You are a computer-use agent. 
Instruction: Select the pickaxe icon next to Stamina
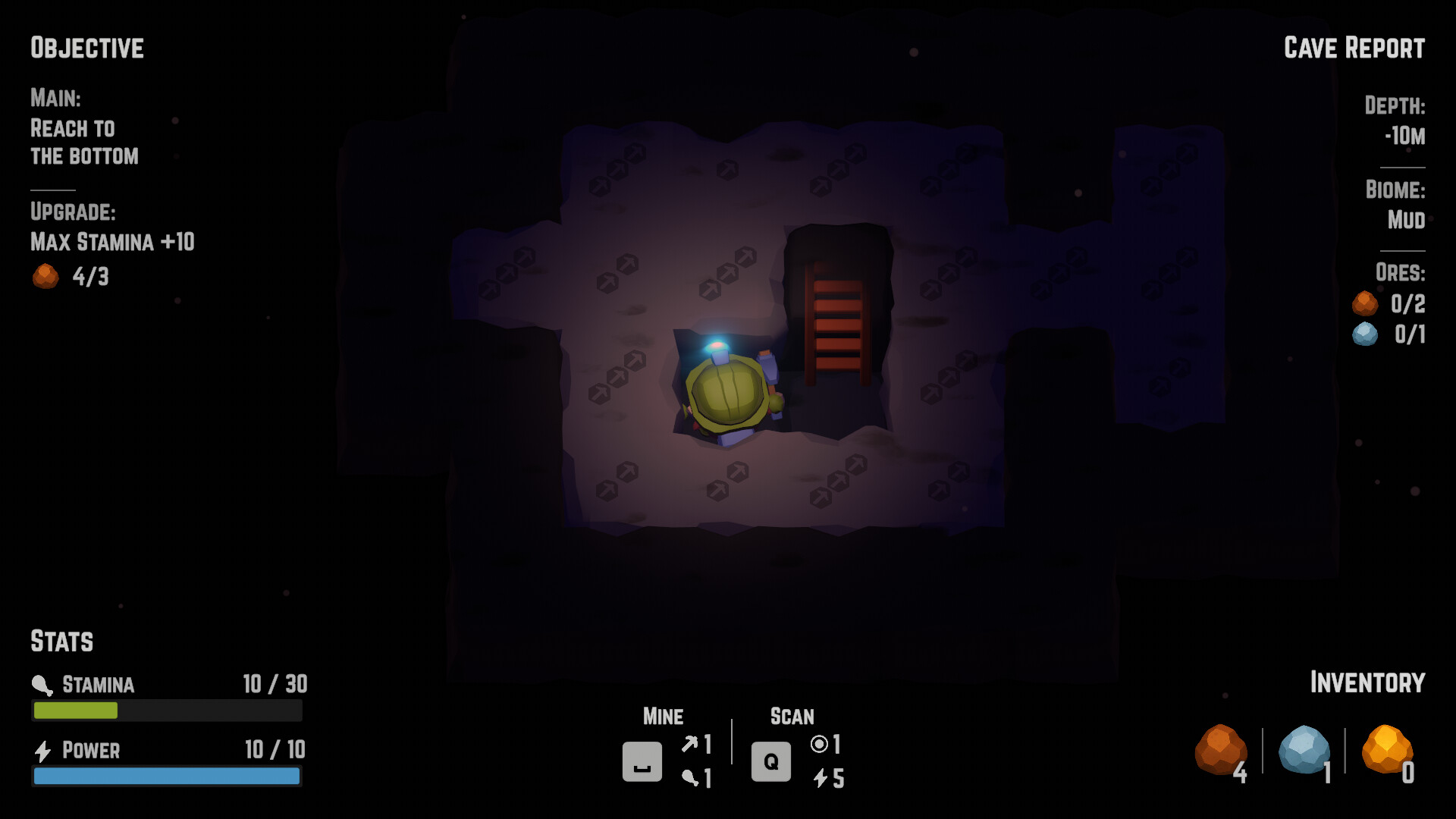[x=40, y=683]
